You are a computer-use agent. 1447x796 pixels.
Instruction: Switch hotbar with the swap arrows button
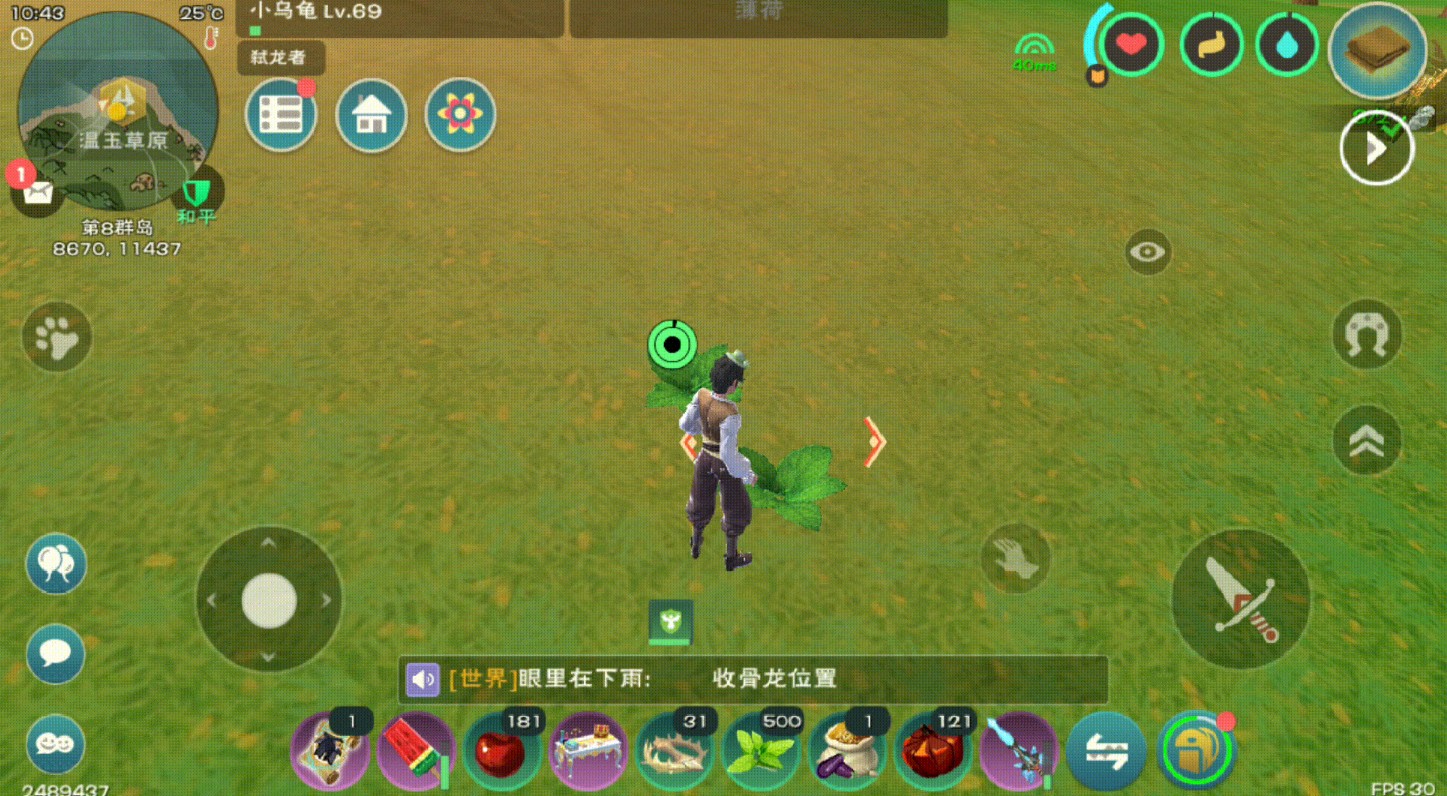coord(1106,752)
